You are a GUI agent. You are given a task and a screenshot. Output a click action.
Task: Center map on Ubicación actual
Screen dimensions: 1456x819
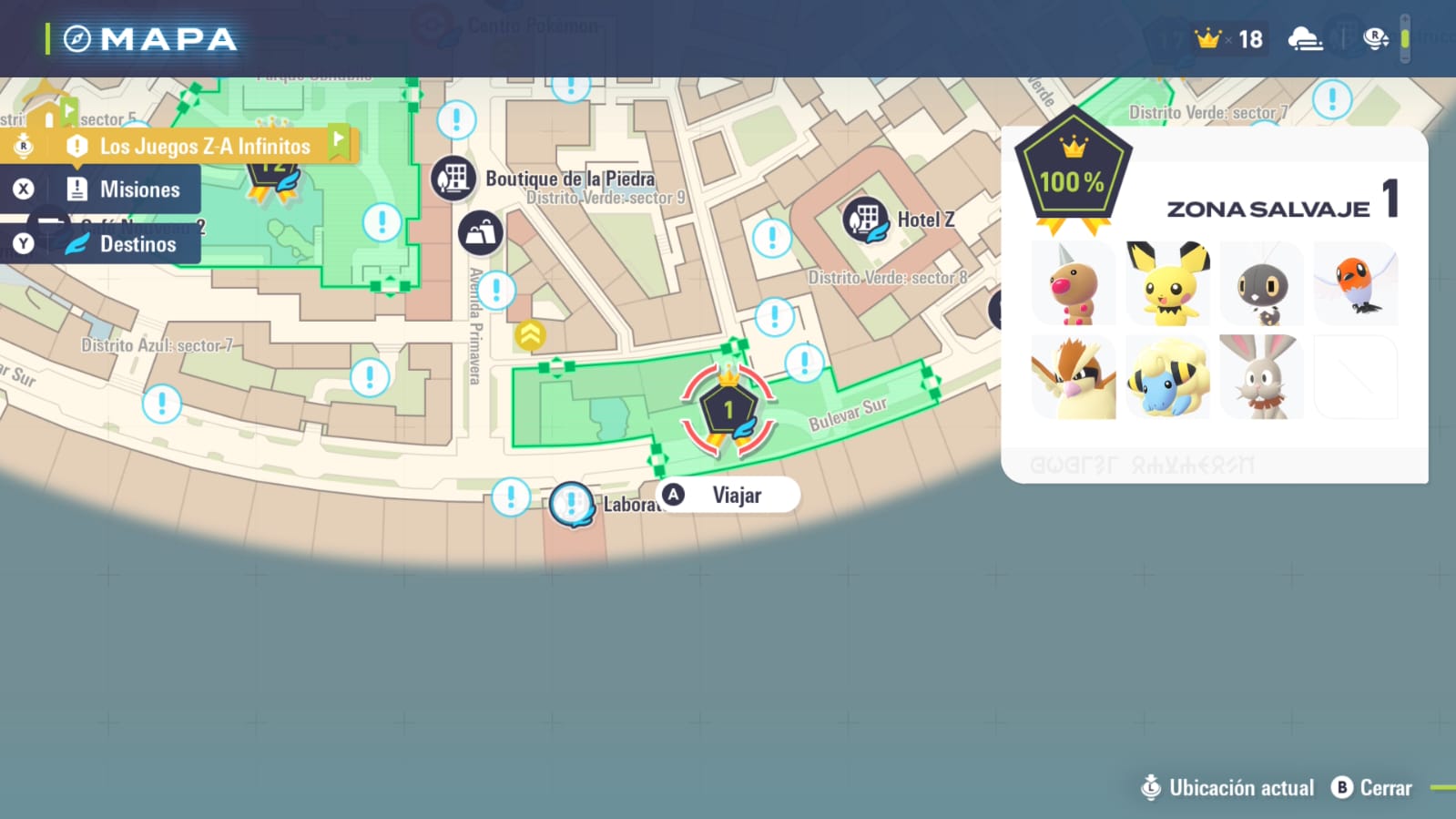click(x=1227, y=788)
